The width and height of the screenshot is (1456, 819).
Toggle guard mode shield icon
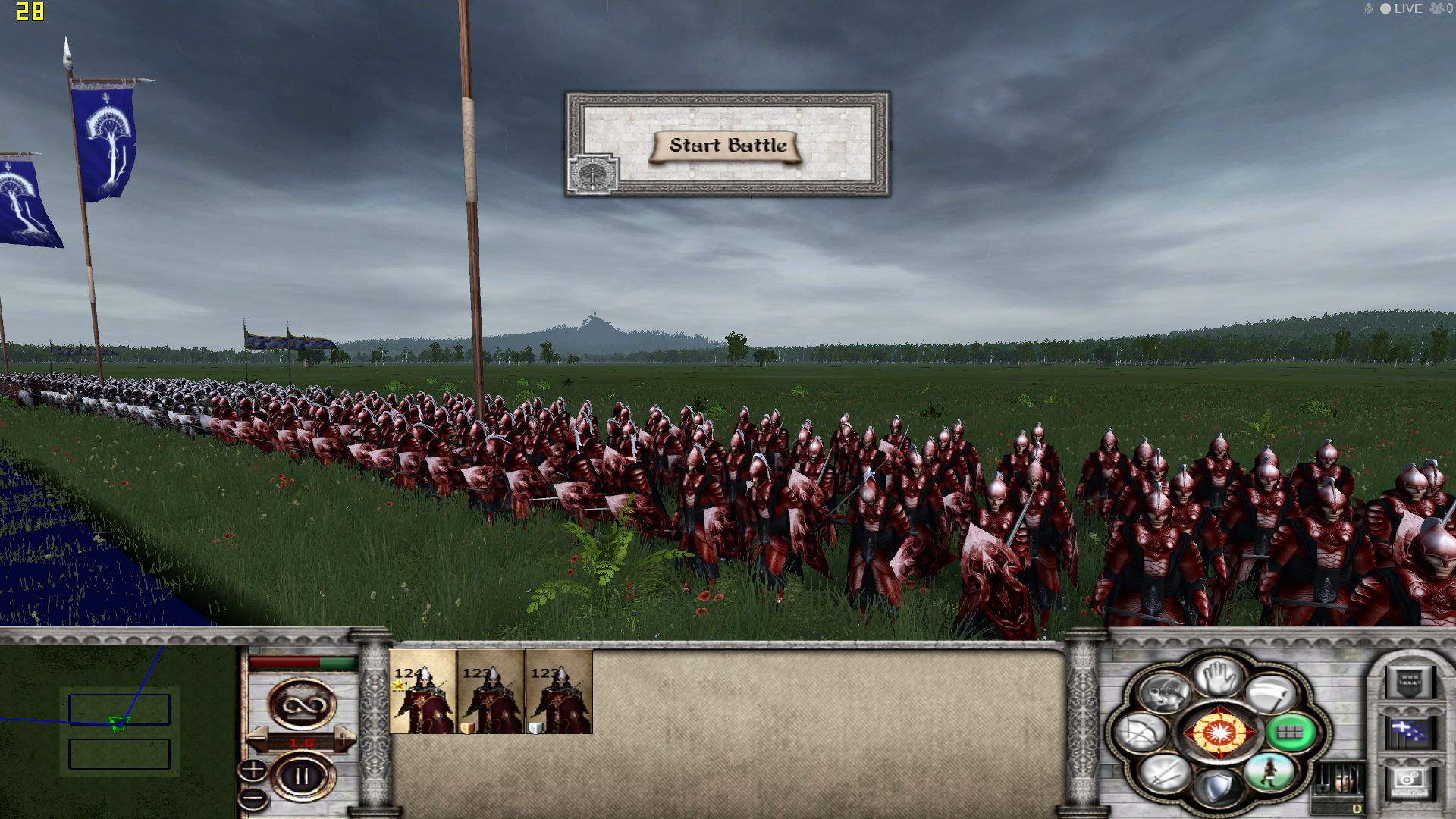(x=1217, y=789)
